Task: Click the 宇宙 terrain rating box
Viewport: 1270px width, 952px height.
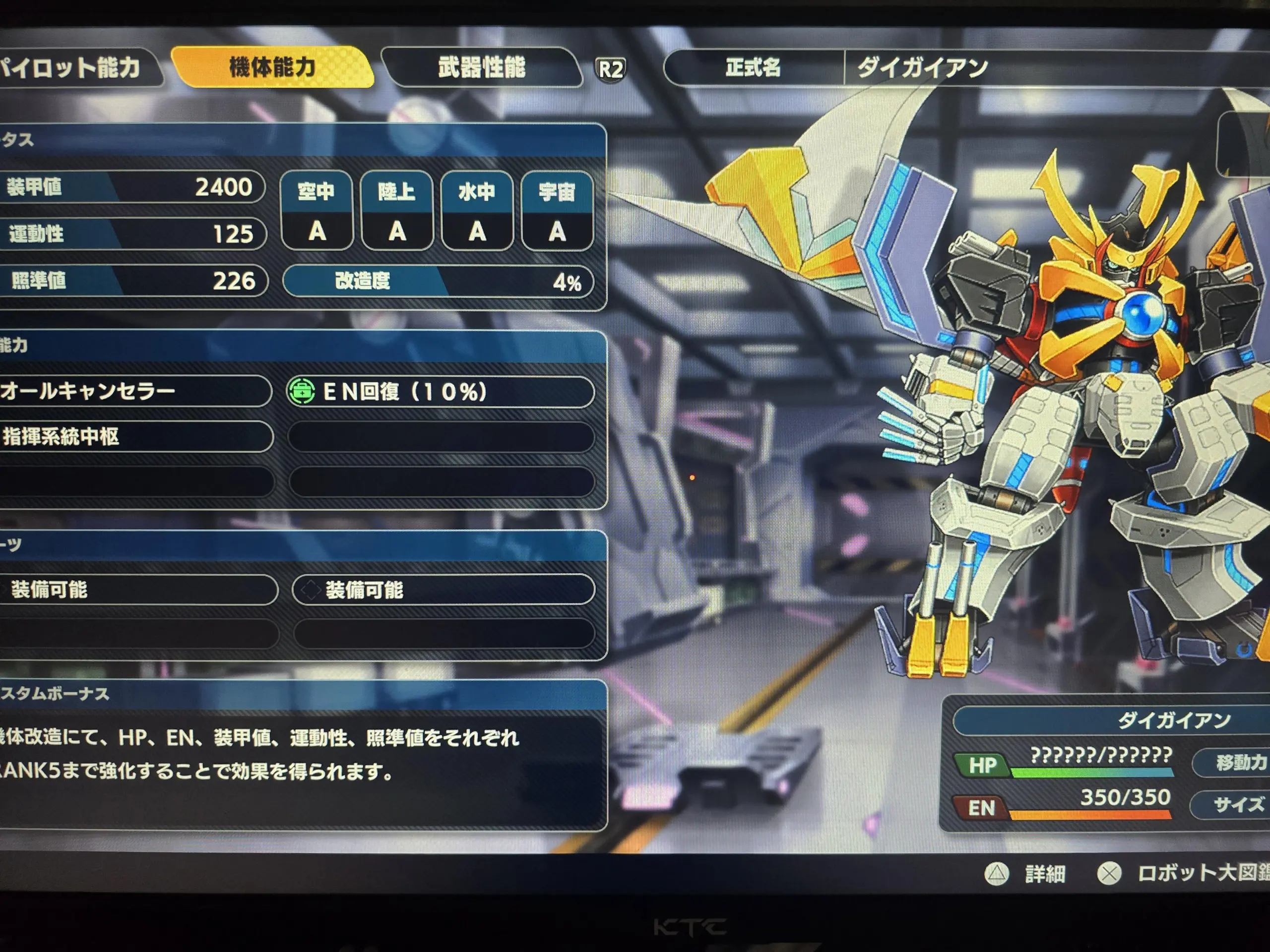Action: 557,211
